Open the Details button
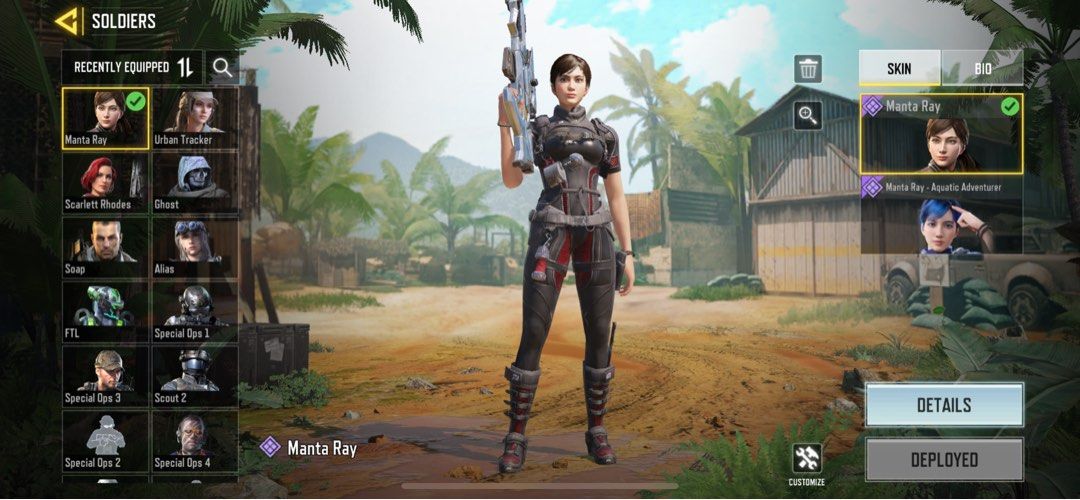The image size is (1080, 500). 944,405
